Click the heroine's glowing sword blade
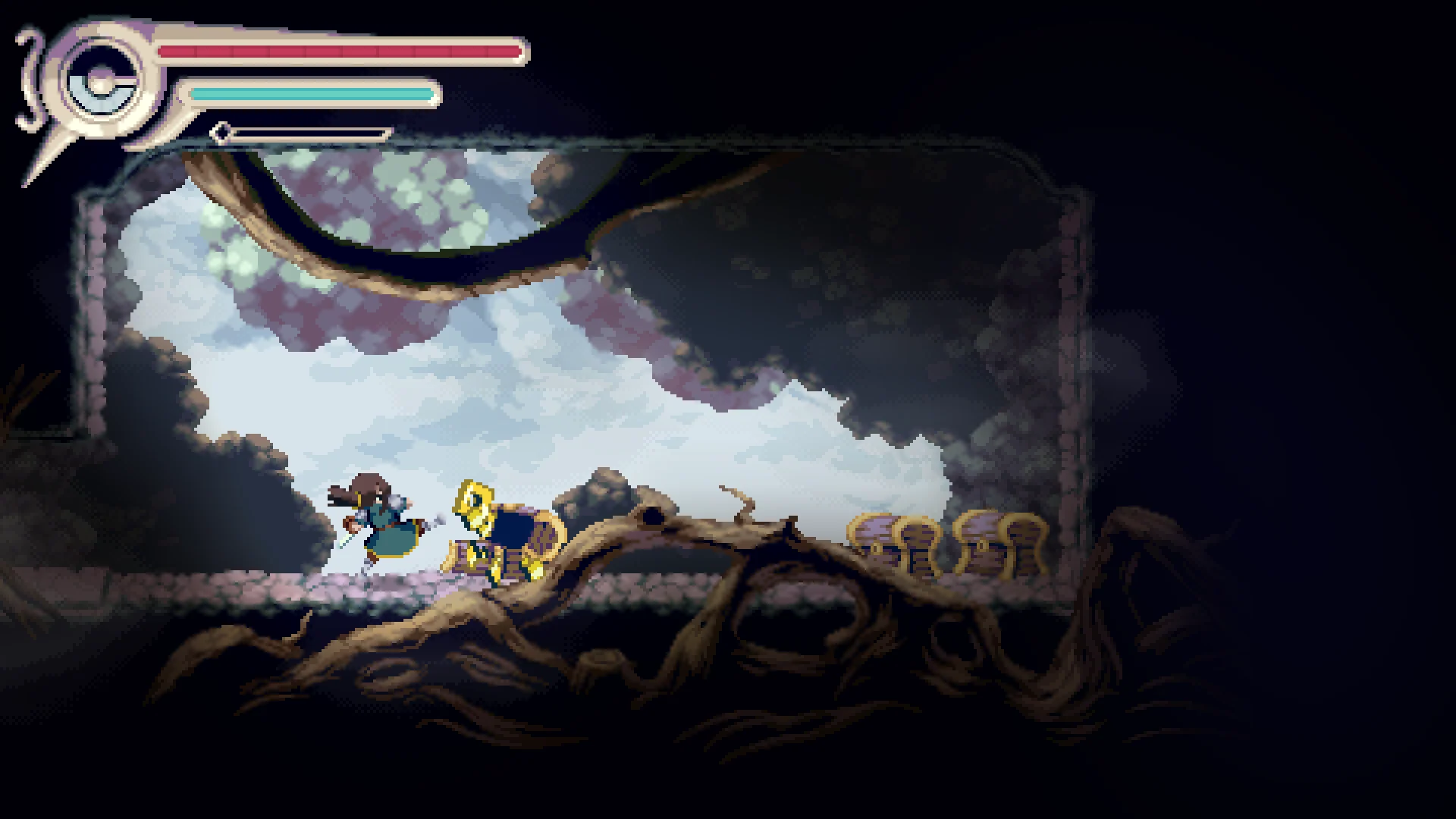This screenshot has height=819, width=1456. [x=345, y=540]
